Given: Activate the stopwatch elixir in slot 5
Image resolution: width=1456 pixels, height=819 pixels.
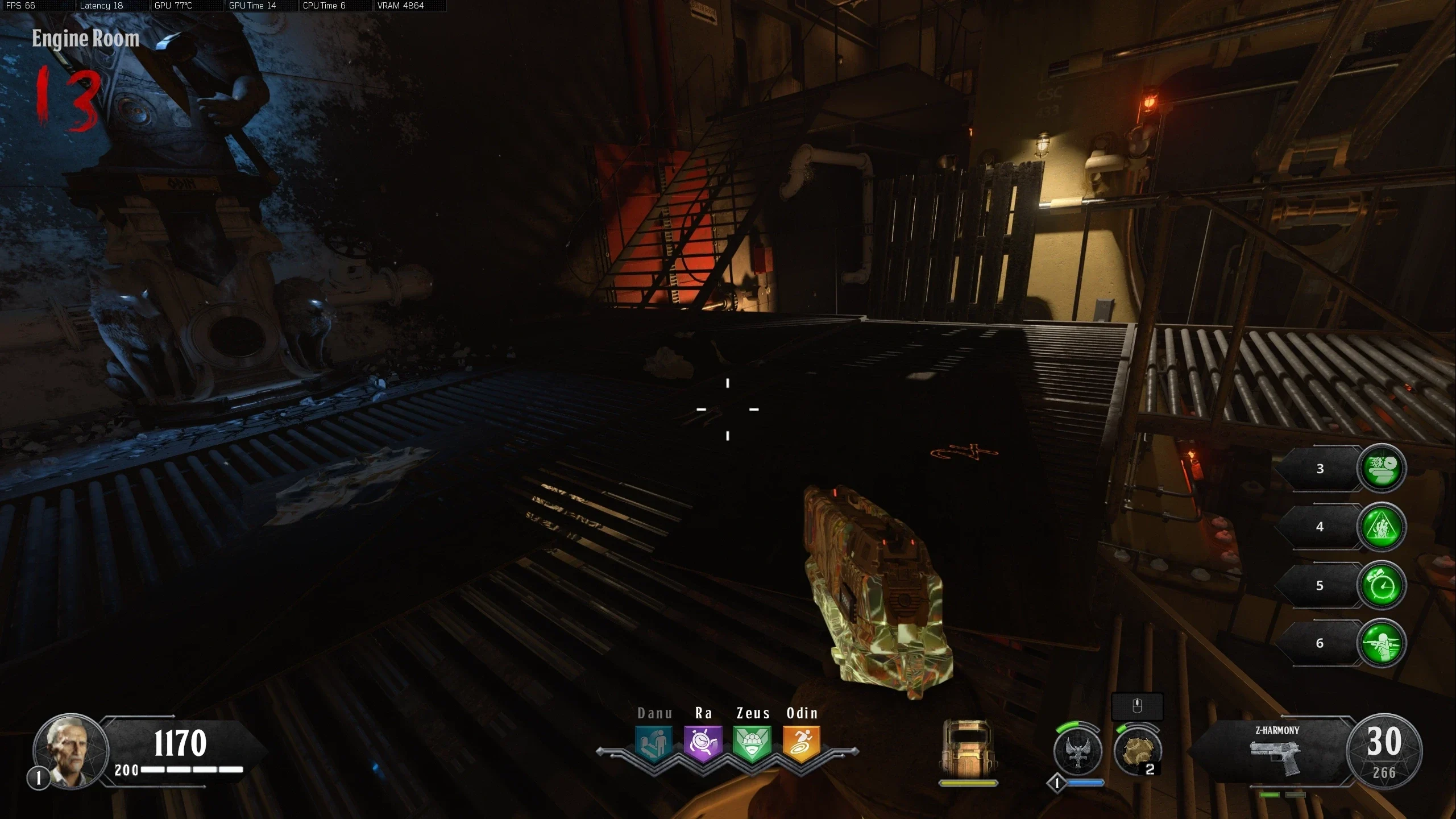Looking at the screenshot, I should pos(1382,585).
